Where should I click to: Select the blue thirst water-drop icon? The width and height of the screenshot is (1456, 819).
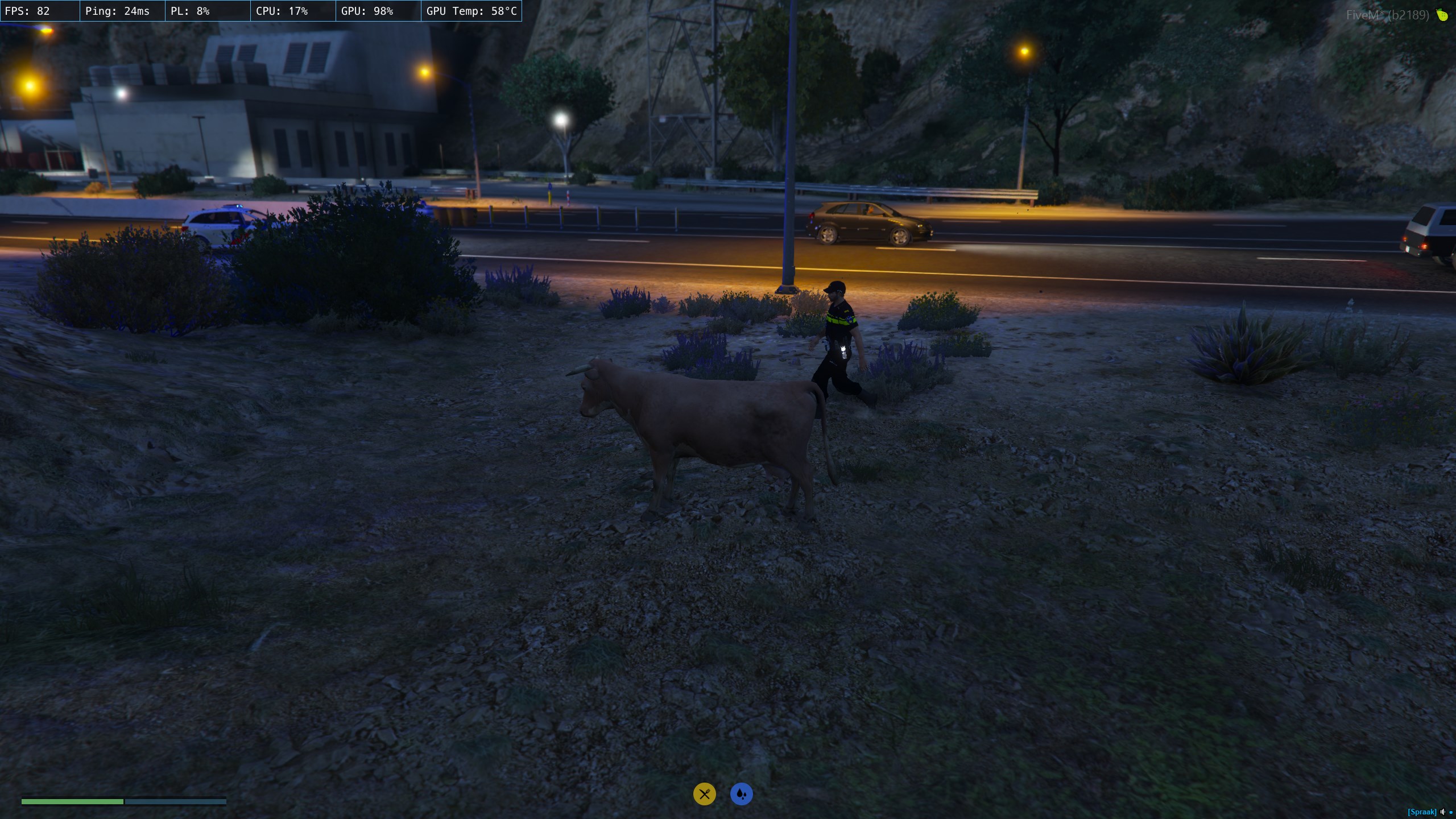(x=741, y=794)
